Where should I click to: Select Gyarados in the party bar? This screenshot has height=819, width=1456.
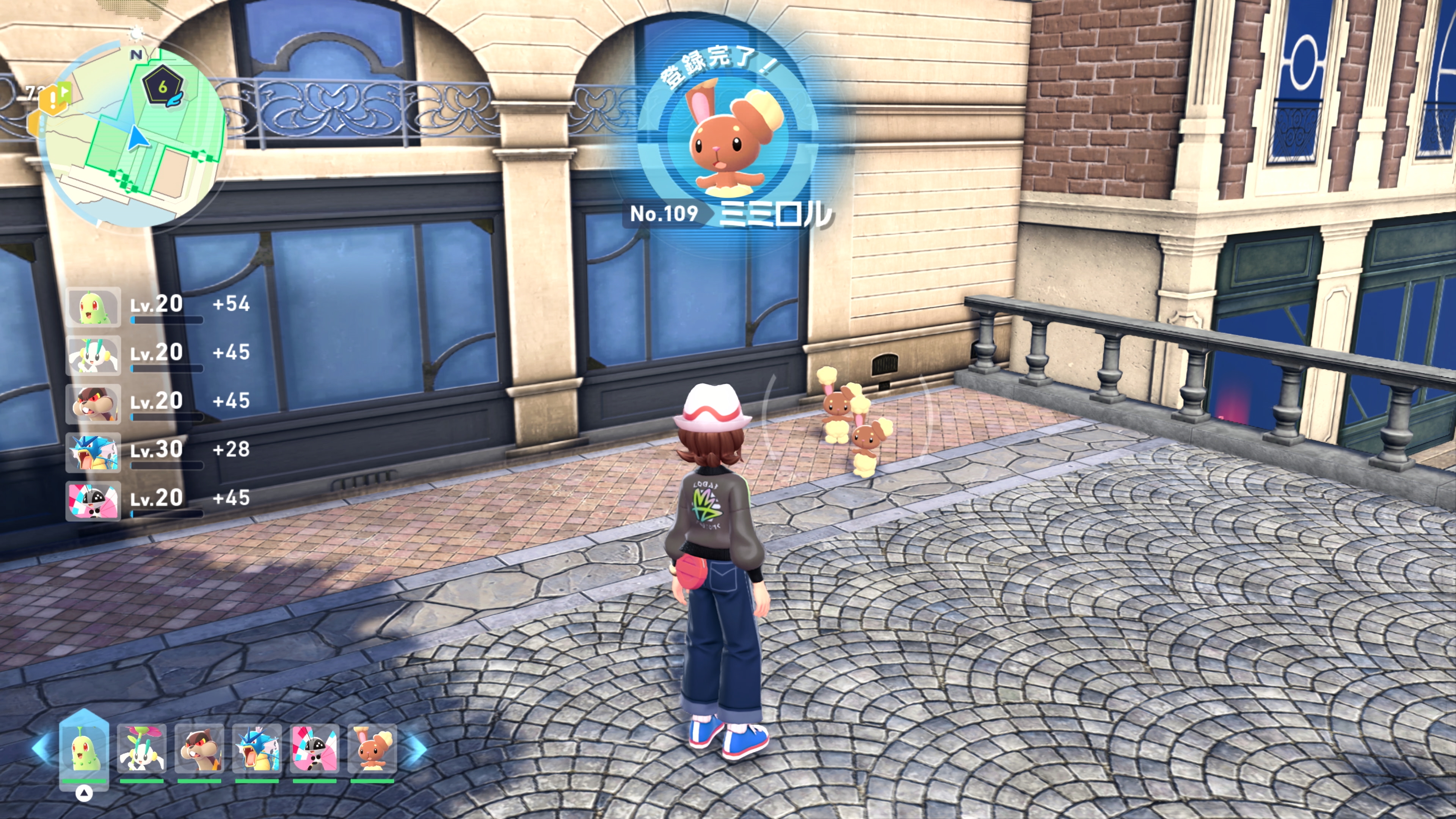[x=257, y=749]
